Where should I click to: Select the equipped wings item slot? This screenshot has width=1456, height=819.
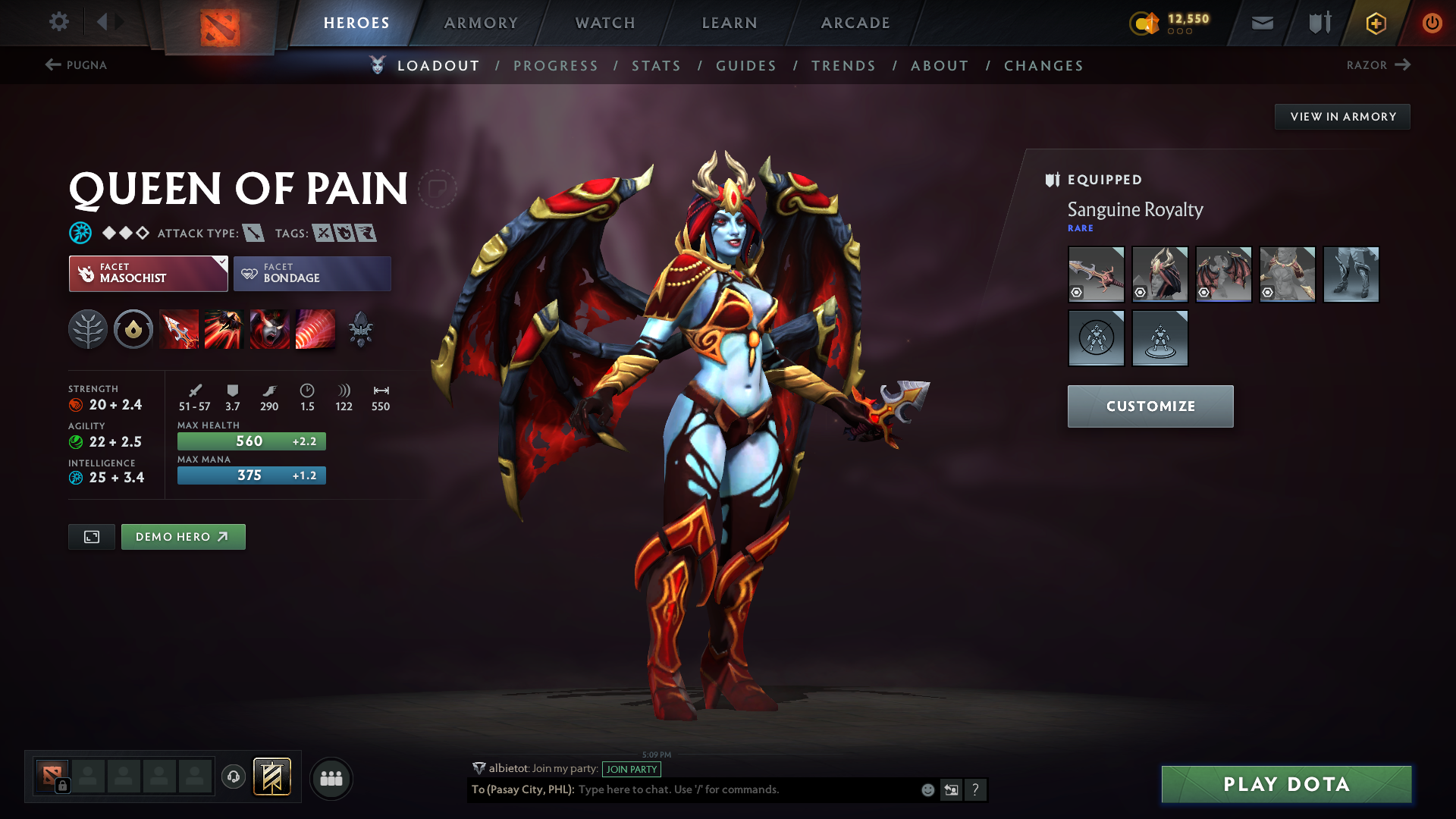point(1223,275)
